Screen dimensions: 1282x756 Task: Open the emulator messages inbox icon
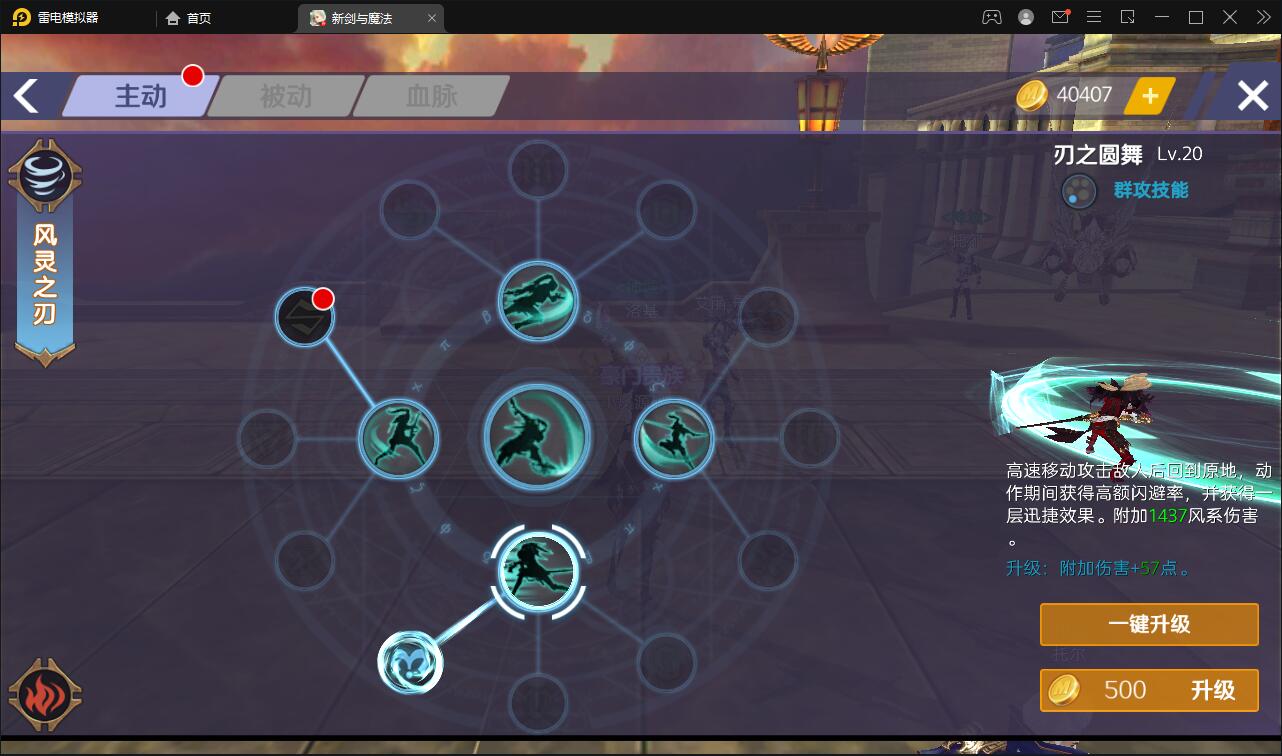click(1062, 17)
